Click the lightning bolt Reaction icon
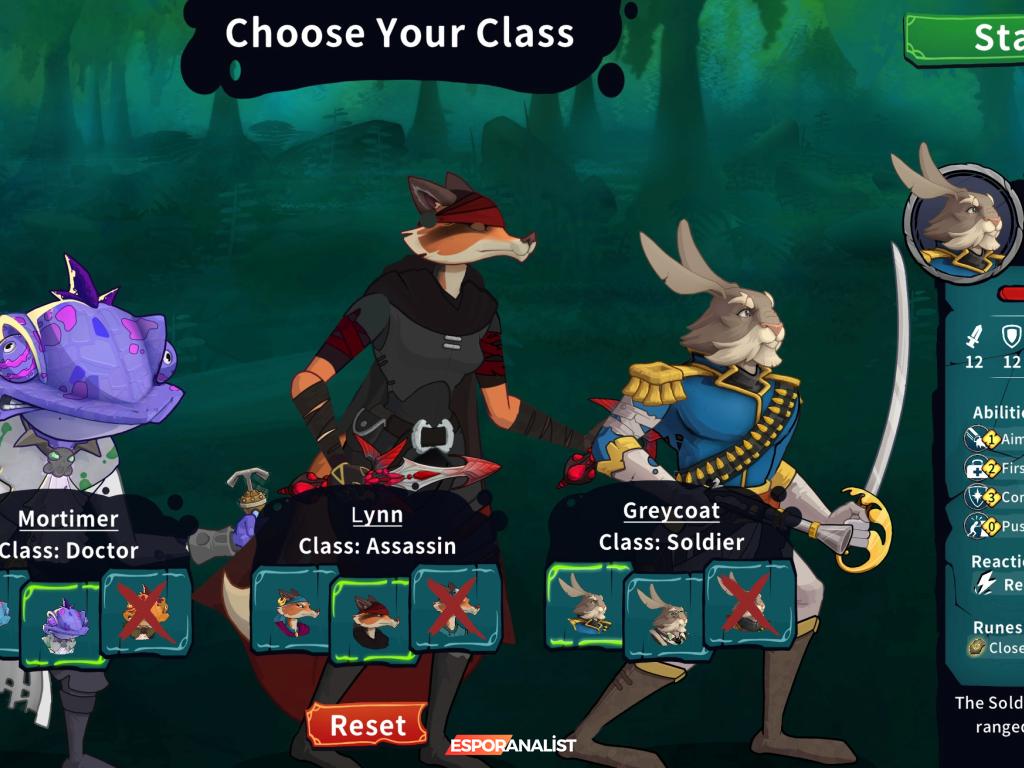This screenshot has height=768, width=1024. (x=986, y=584)
